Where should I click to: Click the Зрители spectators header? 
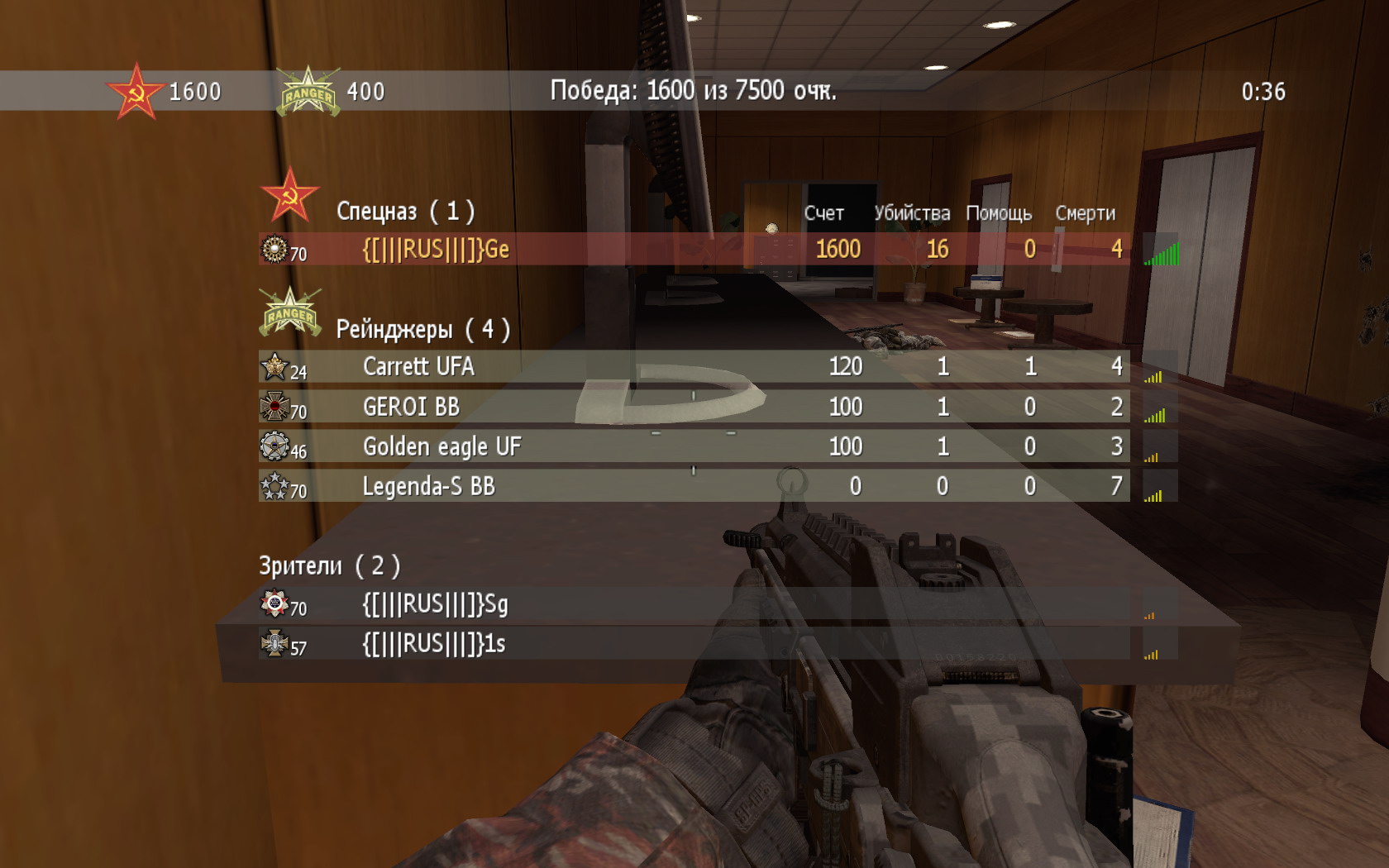(x=329, y=566)
